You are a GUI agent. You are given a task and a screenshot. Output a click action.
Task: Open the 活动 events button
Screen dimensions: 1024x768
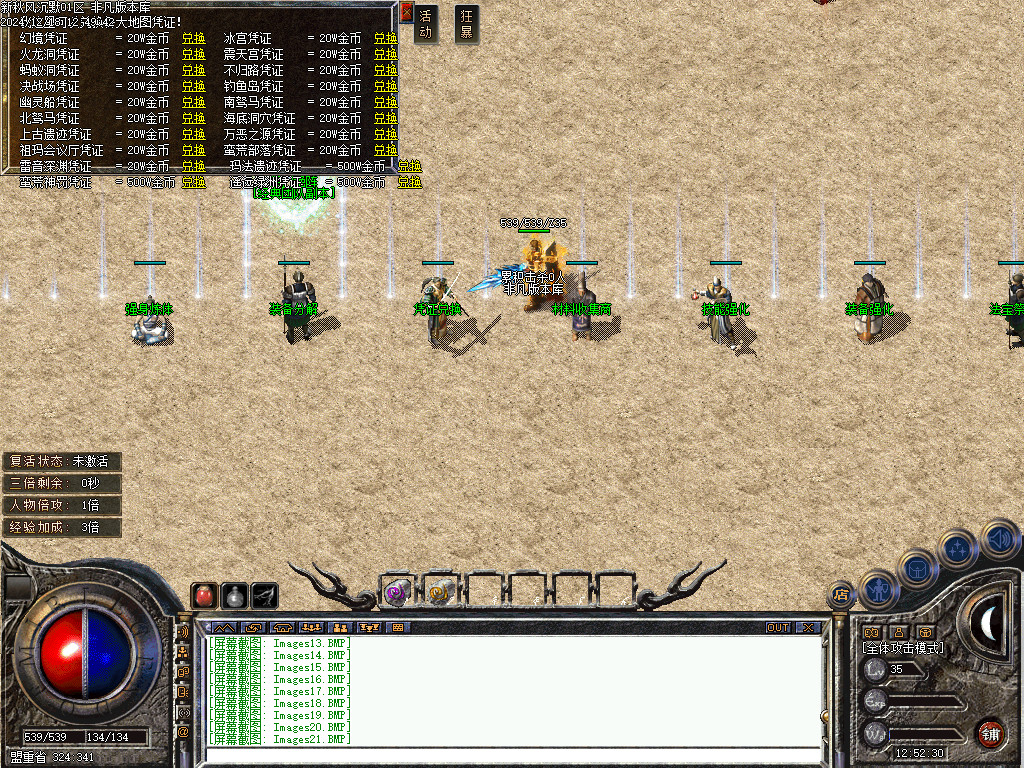click(x=426, y=24)
